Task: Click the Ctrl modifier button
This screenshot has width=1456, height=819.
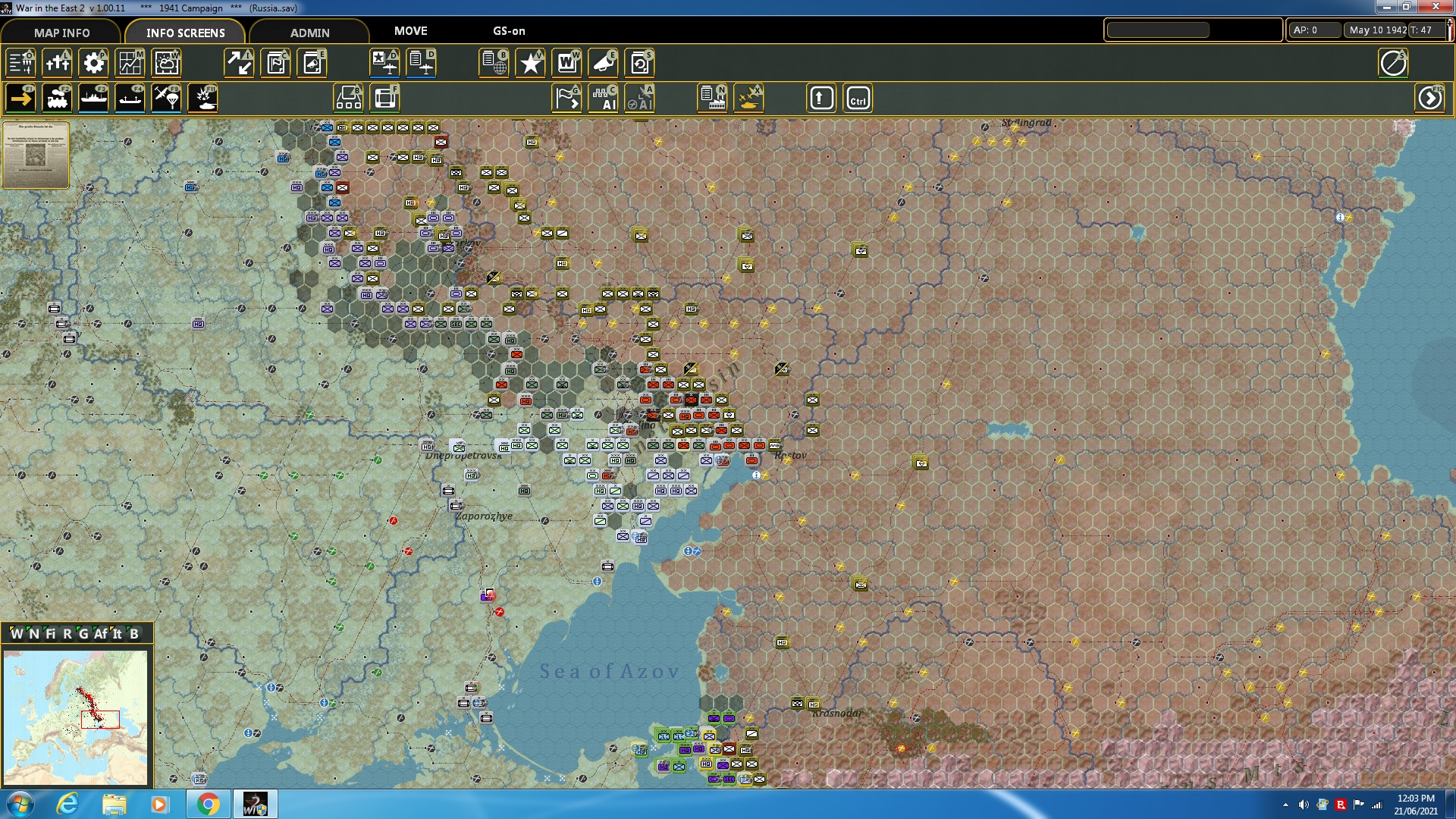Action: pyautogui.click(x=859, y=98)
